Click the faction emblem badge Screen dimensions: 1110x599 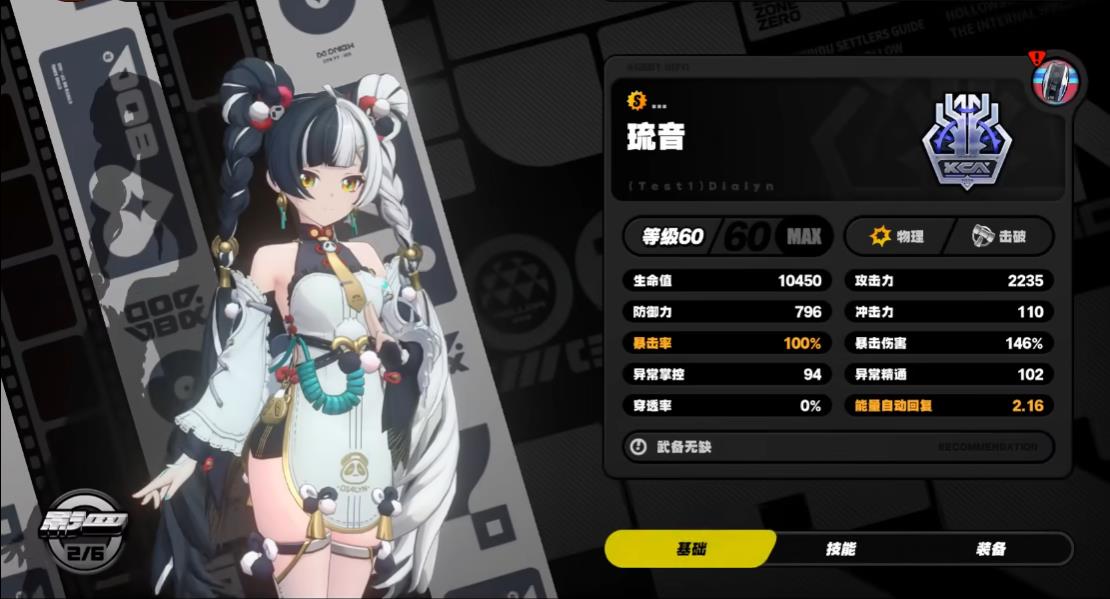coord(962,142)
